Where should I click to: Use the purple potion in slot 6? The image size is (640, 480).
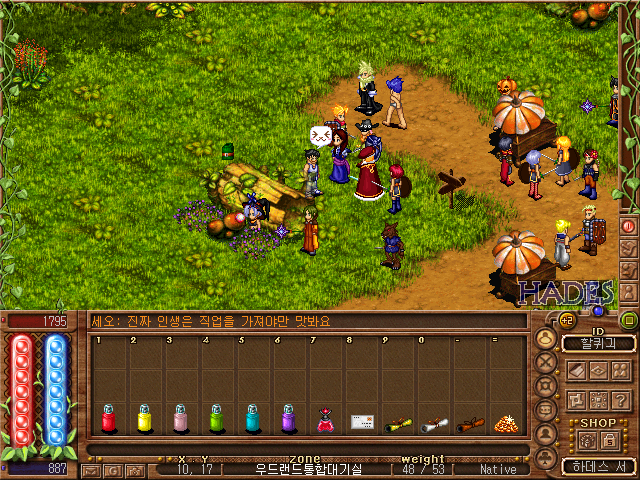(288, 419)
